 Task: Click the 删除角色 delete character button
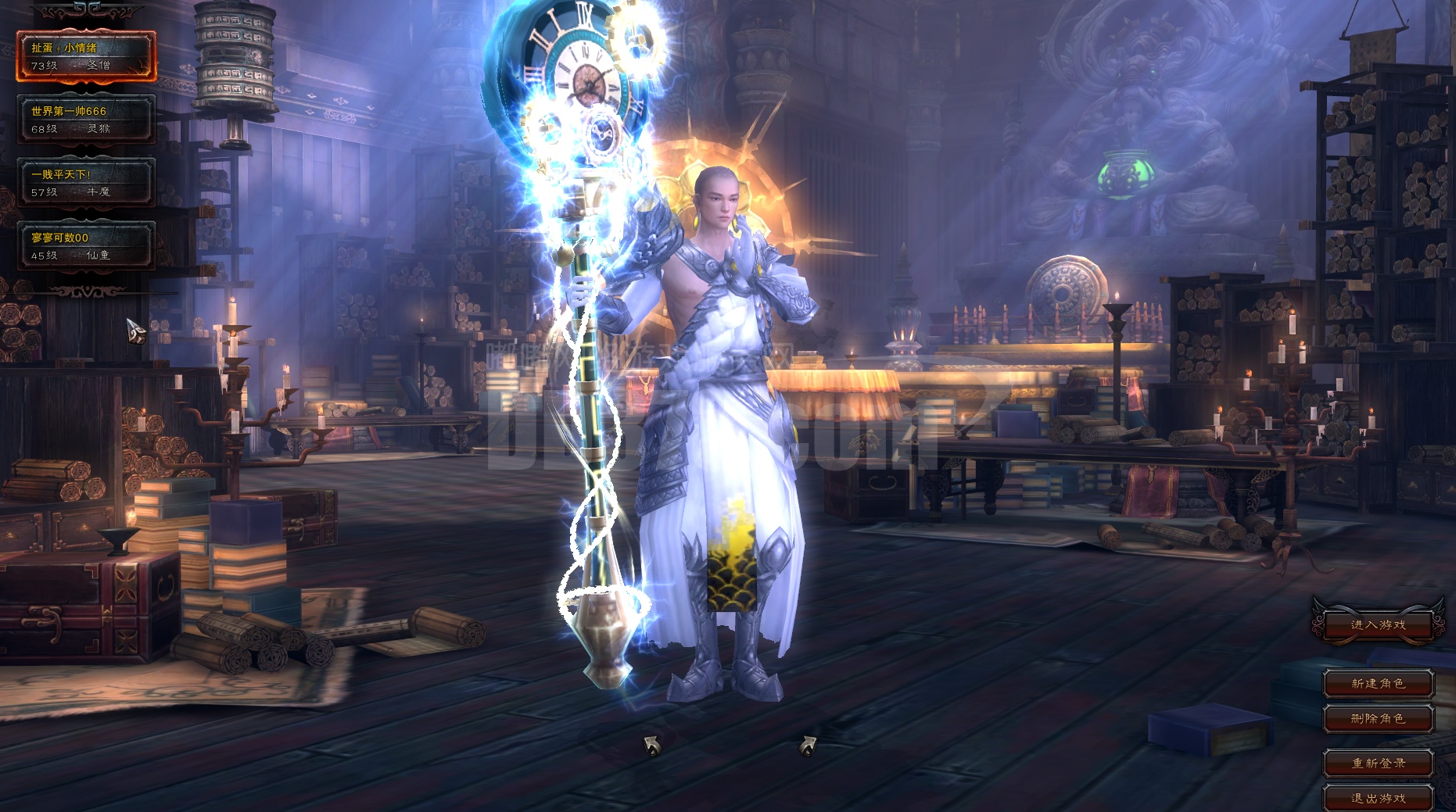(1378, 719)
